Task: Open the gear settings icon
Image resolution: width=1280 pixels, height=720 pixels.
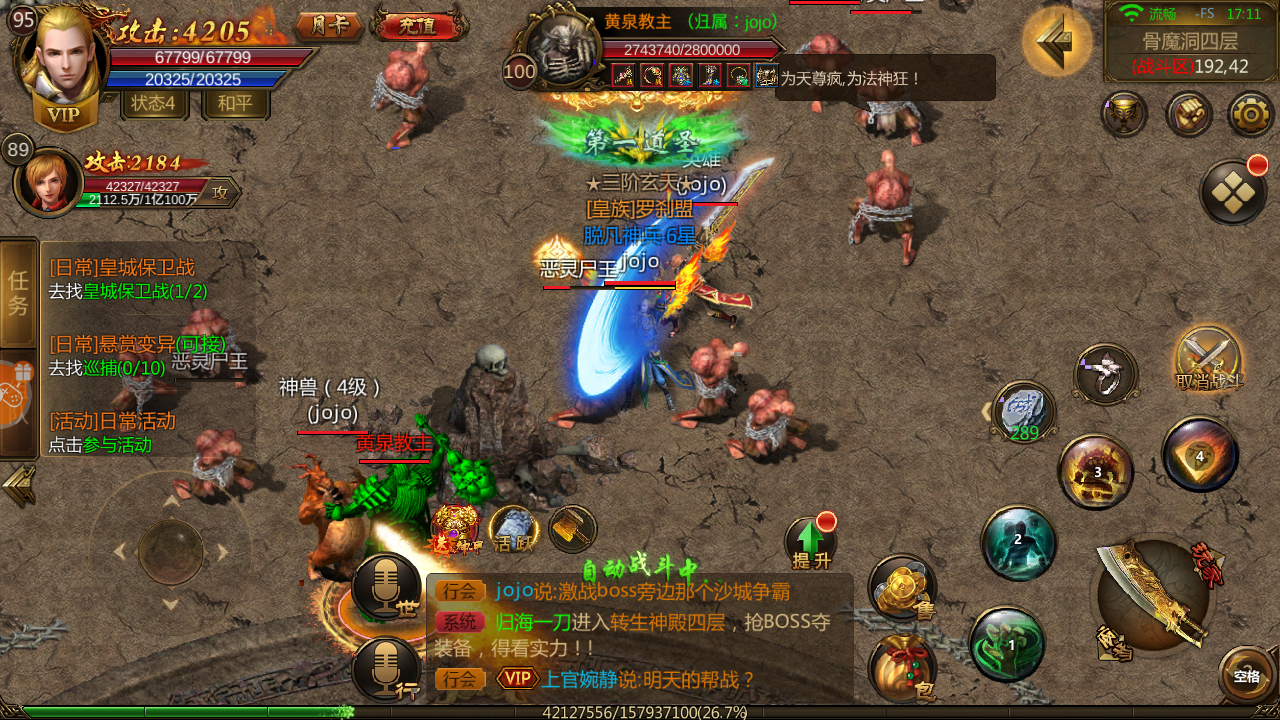Action: pos(1250,114)
